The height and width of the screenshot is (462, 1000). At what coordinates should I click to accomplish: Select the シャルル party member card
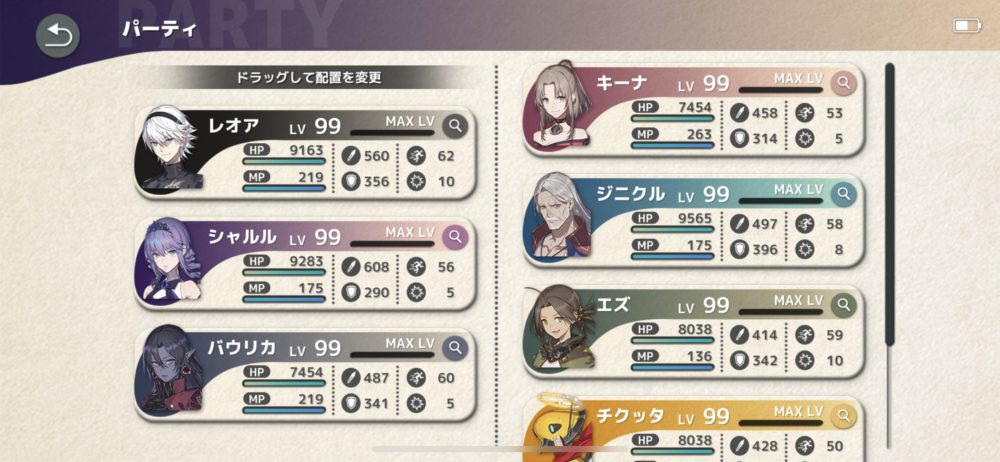305,262
